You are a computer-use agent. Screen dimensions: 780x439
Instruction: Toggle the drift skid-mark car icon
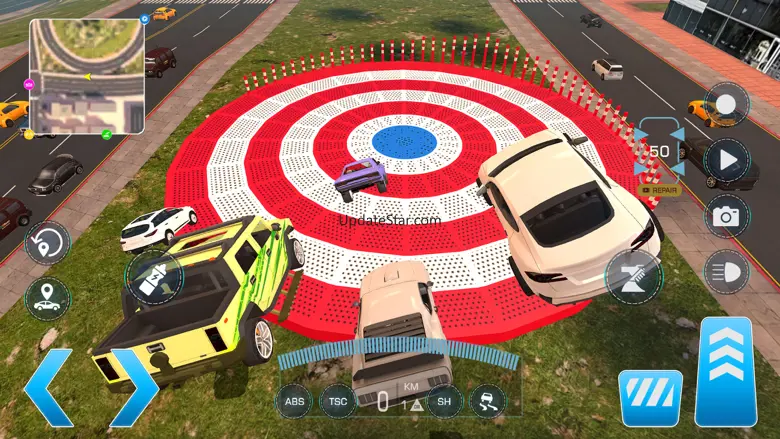pos(488,402)
